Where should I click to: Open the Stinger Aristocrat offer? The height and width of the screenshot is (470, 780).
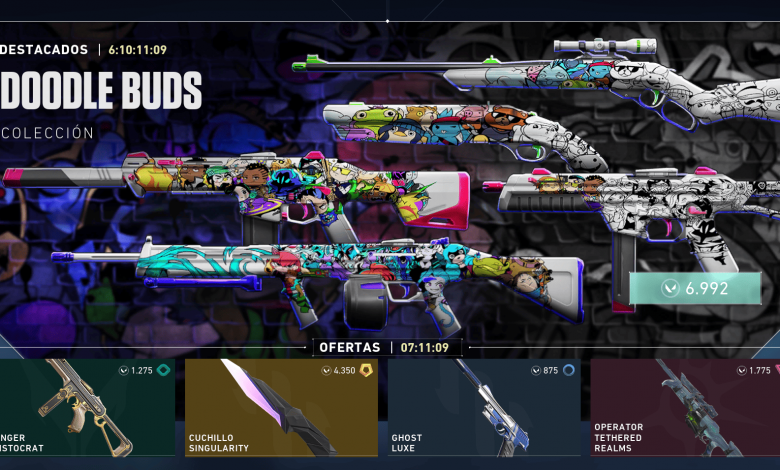click(87, 408)
